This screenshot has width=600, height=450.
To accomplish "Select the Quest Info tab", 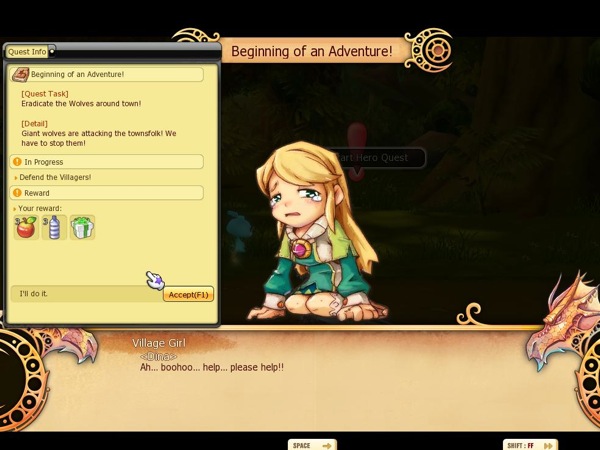I will pyautogui.click(x=28, y=51).
